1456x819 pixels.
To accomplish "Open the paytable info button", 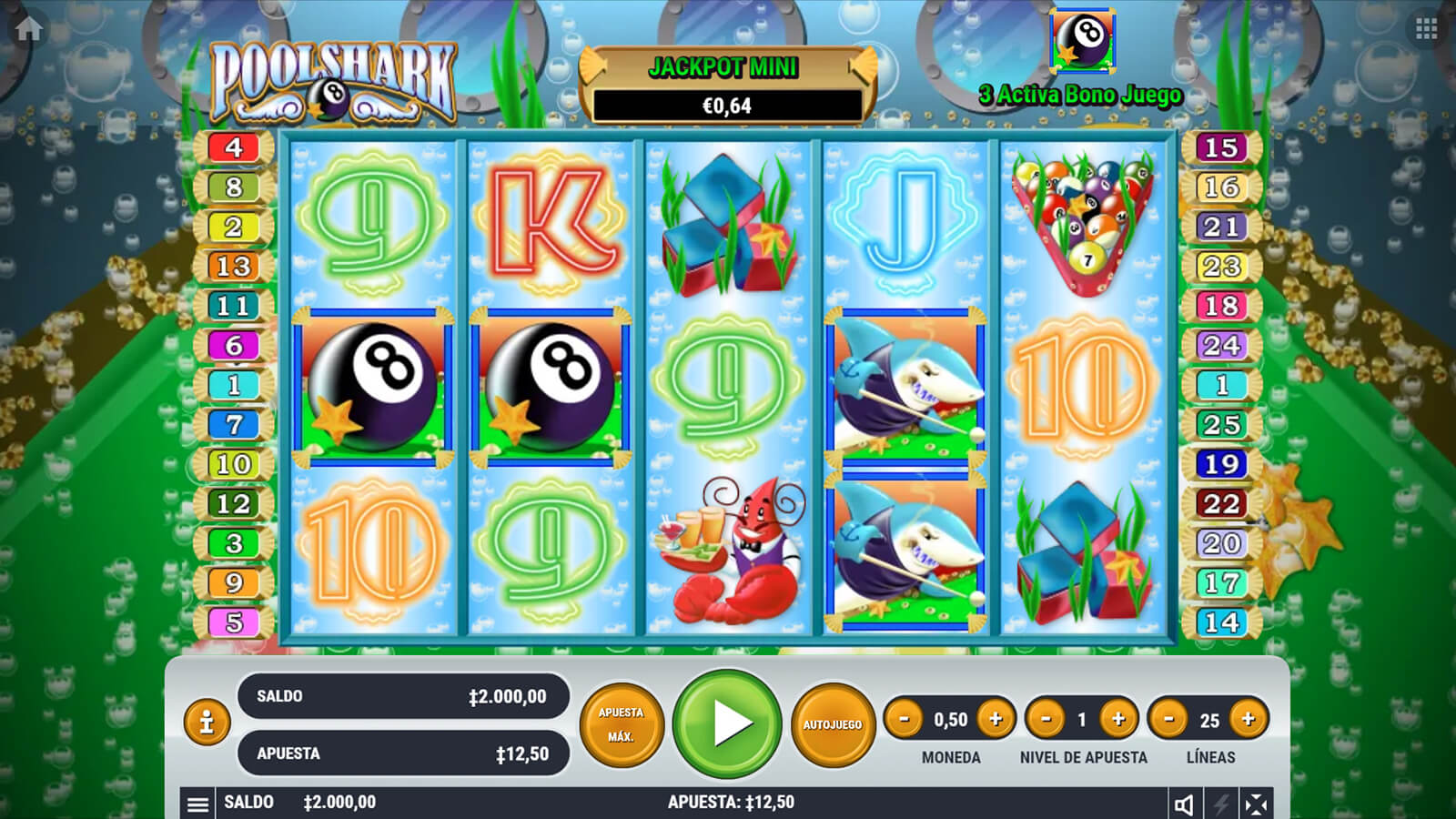I will click(x=207, y=722).
